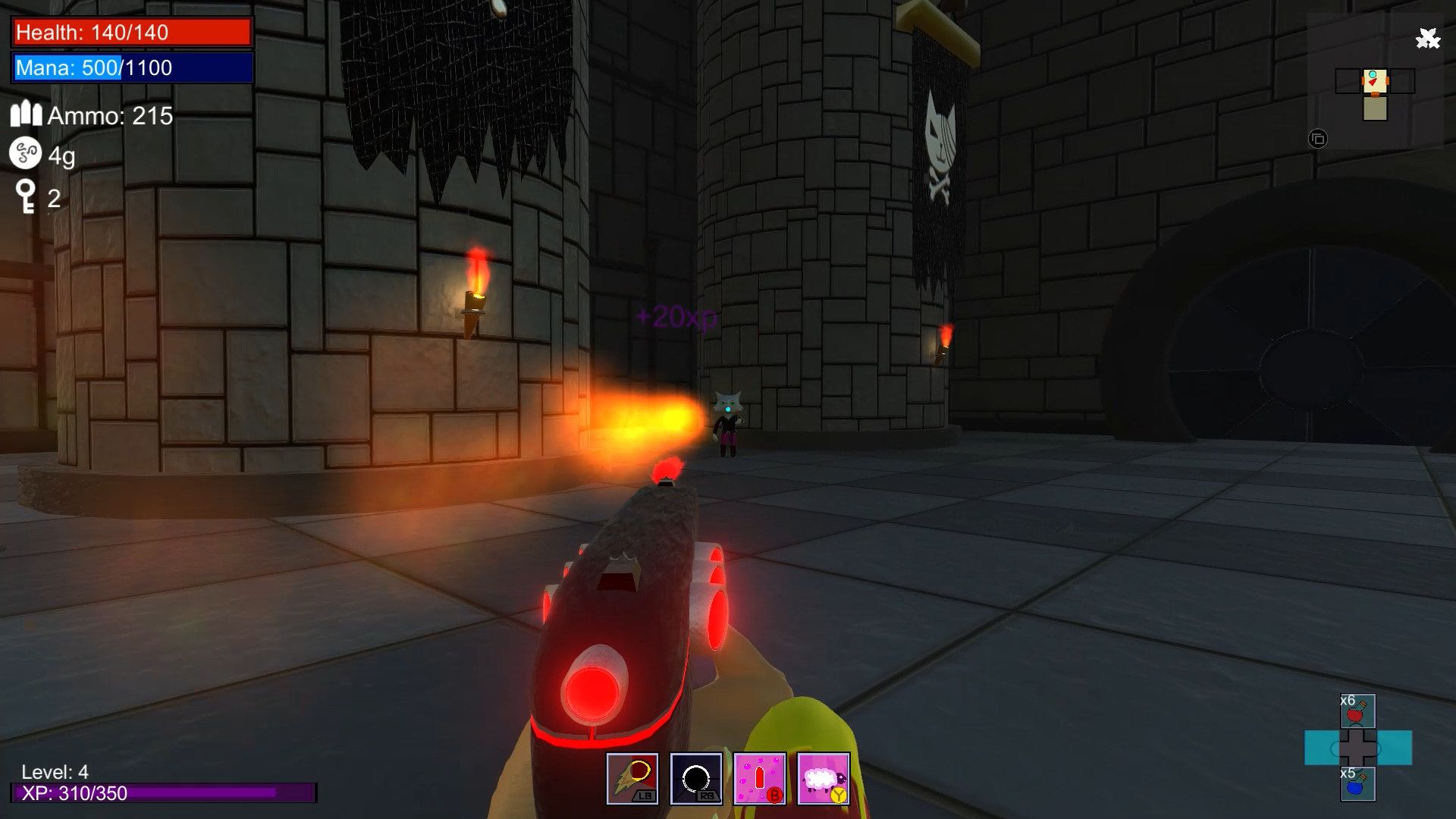Click the +20xp floating text
1456x819 pixels.
point(677,319)
